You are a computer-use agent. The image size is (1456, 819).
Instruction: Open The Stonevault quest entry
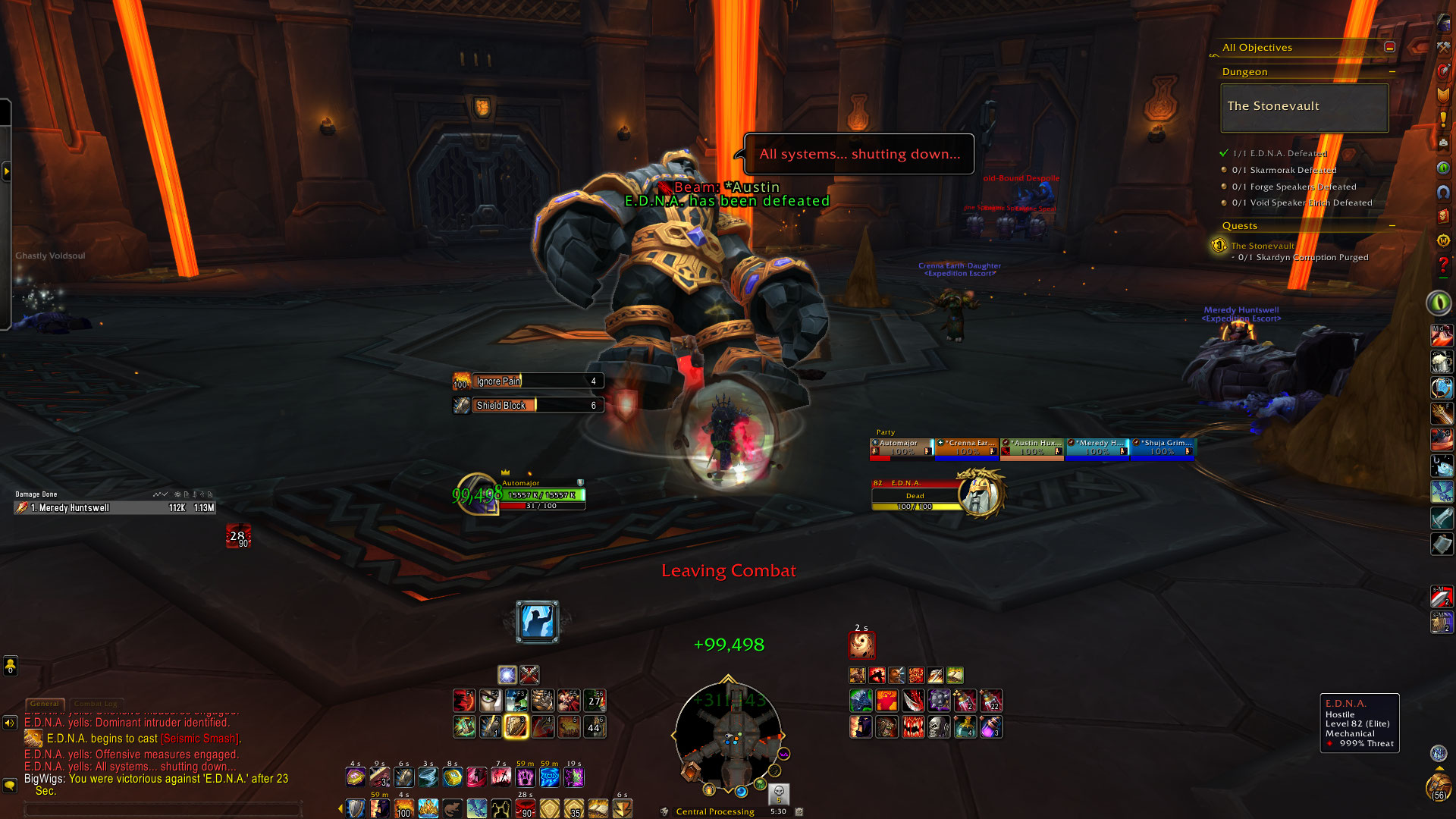tap(1263, 246)
